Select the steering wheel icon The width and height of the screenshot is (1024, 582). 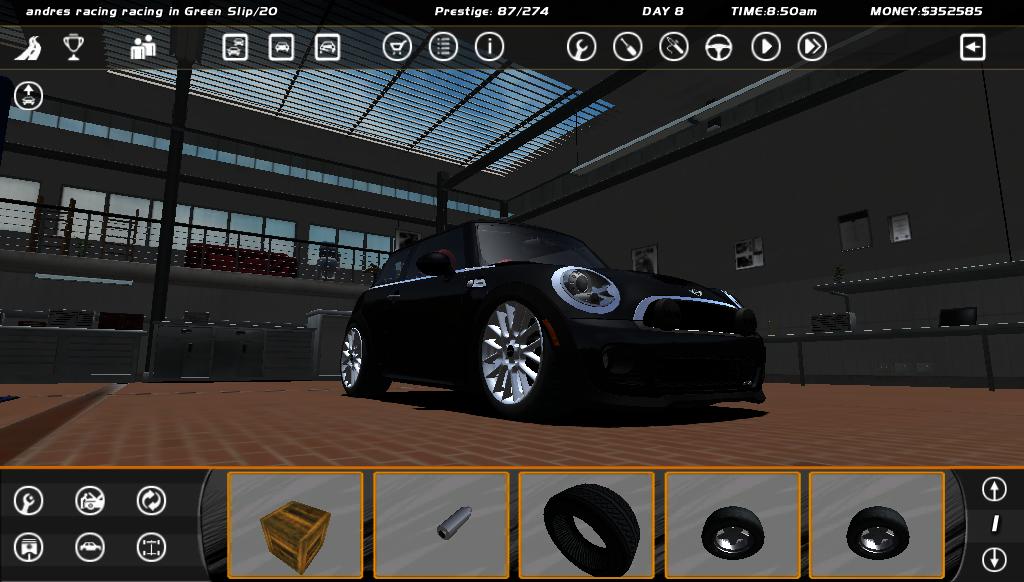[719, 47]
